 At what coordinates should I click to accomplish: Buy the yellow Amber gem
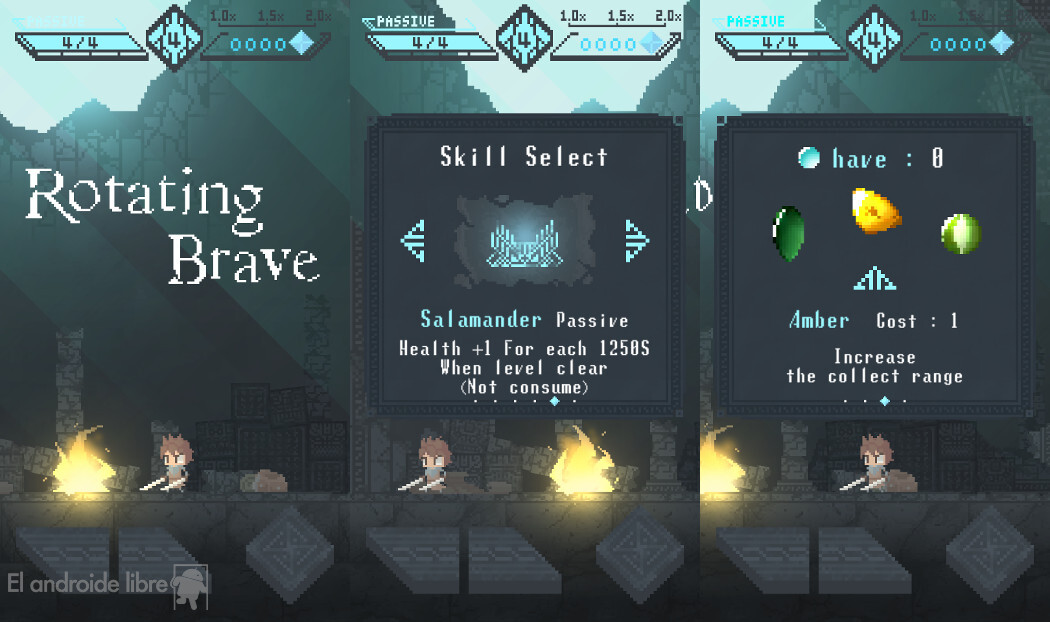pyautogui.click(x=875, y=211)
